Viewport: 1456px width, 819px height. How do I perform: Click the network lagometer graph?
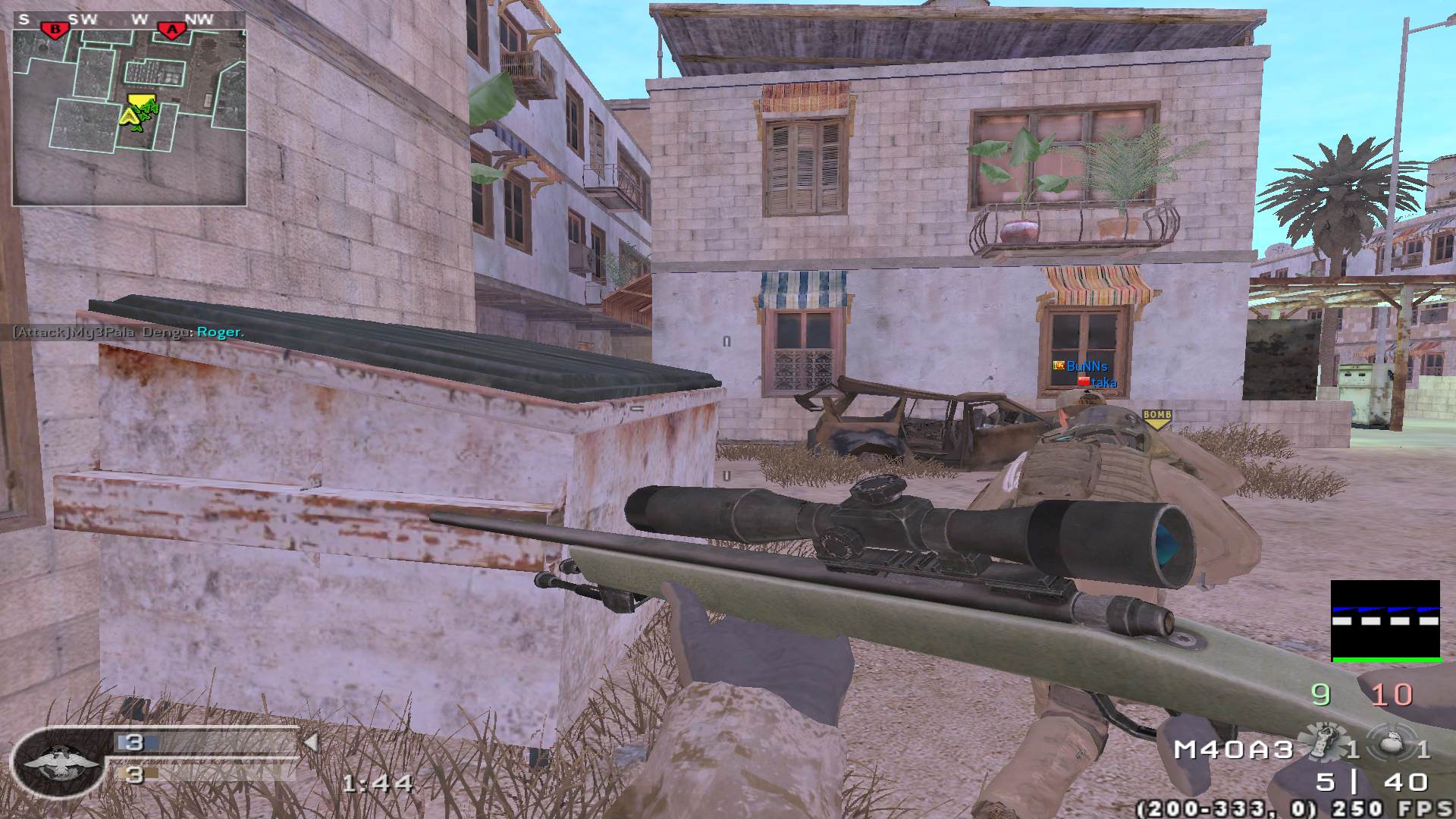point(1385,621)
